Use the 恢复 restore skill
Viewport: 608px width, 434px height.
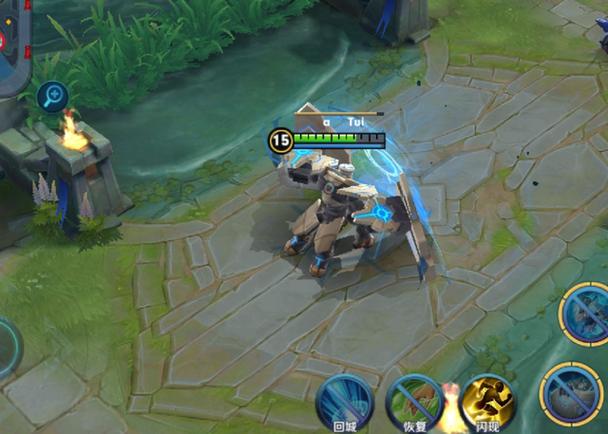(x=414, y=402)
